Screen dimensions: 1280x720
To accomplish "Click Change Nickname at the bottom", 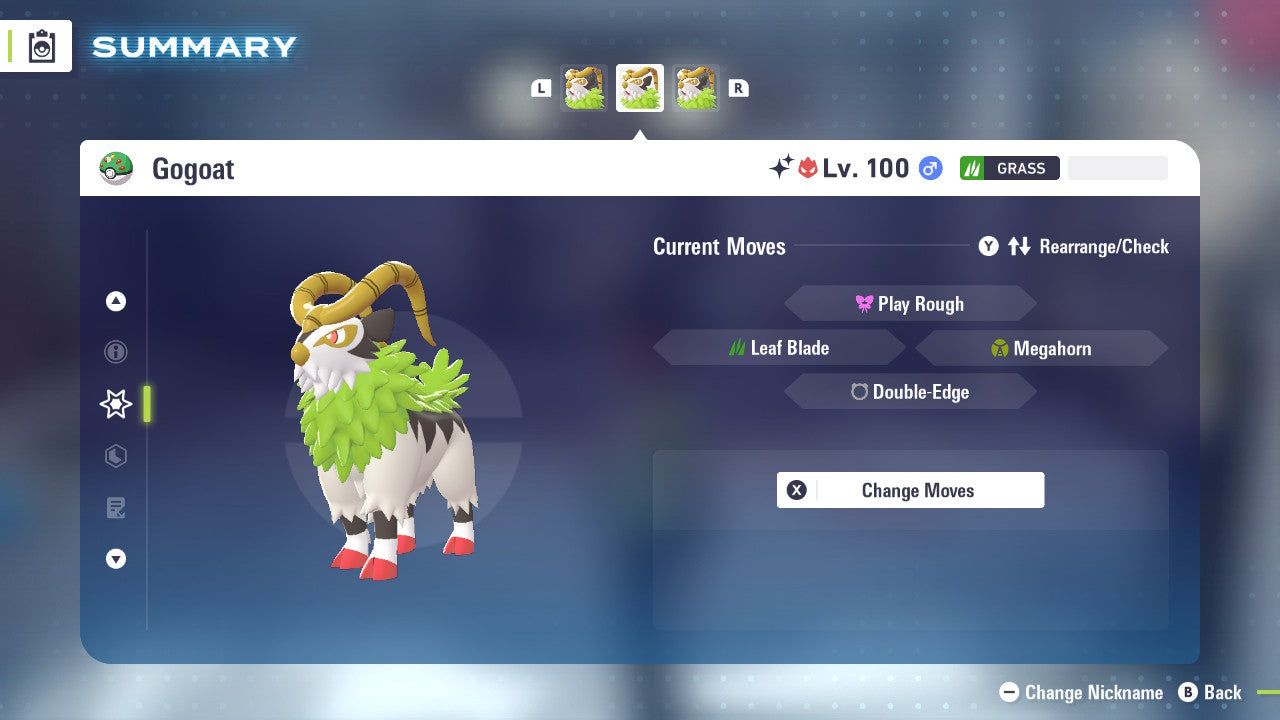I will (1081, 692).
